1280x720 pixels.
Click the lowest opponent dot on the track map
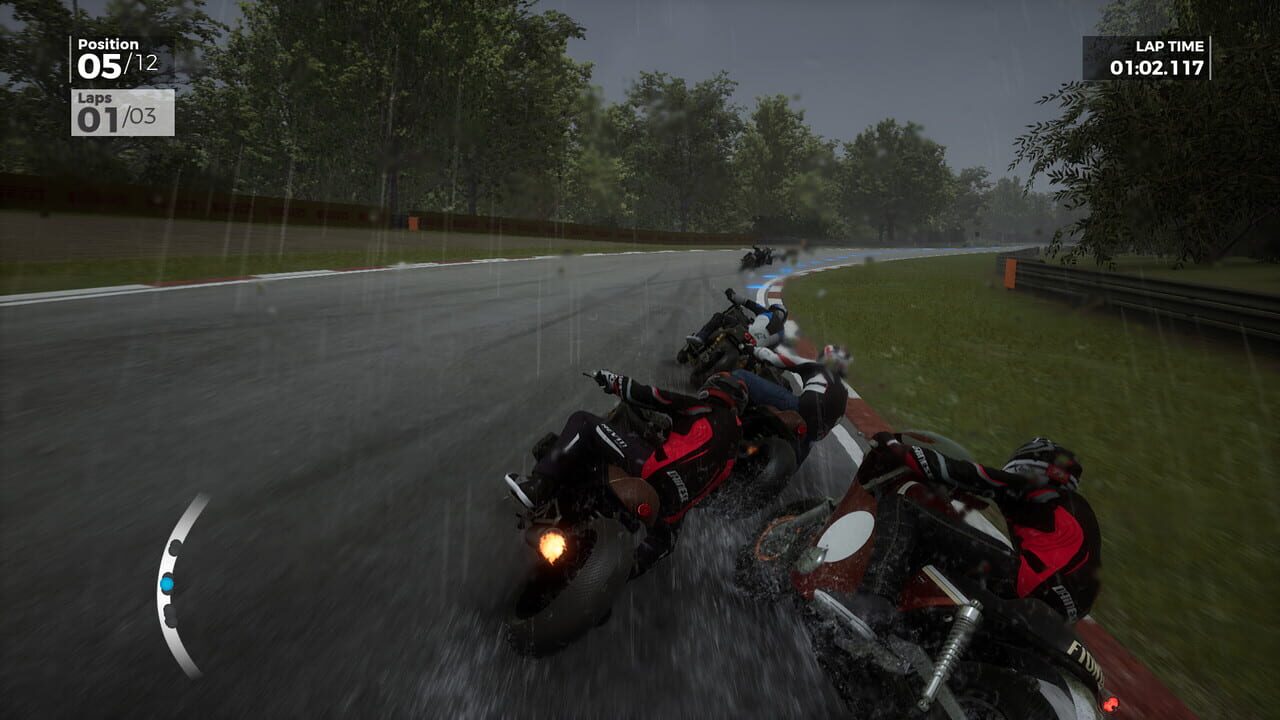[170, 617]
